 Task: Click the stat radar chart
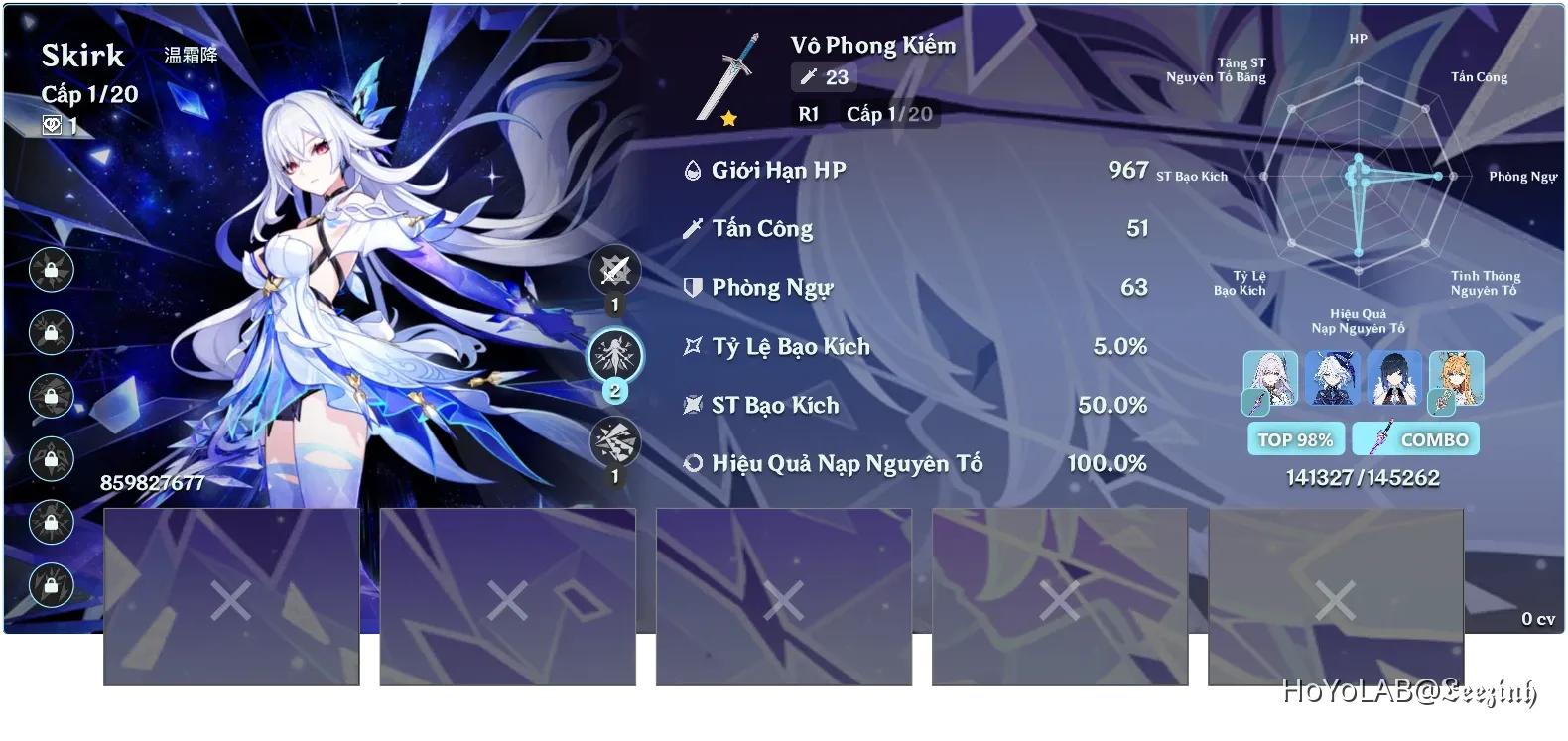[1357, 179]
